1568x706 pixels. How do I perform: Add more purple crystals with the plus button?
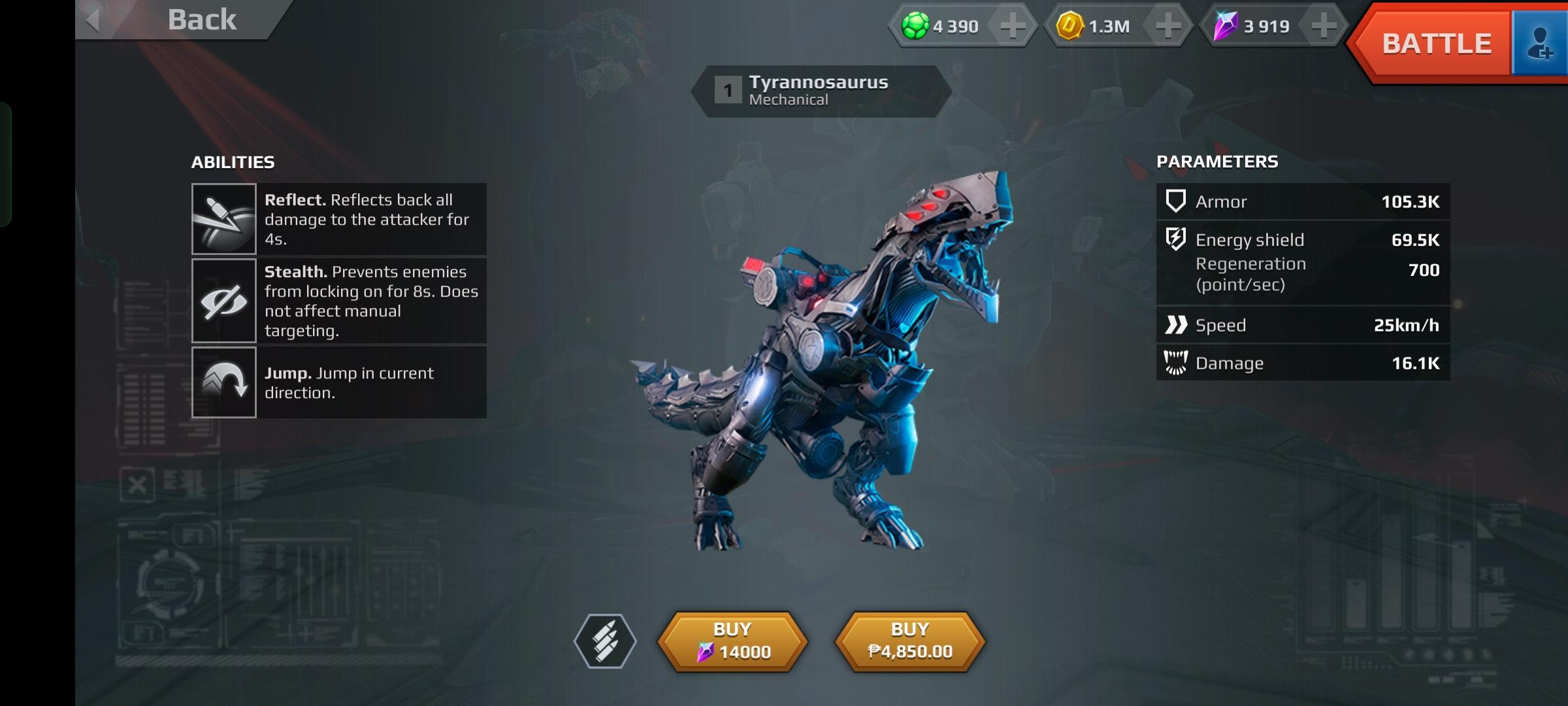point(1324,26)
